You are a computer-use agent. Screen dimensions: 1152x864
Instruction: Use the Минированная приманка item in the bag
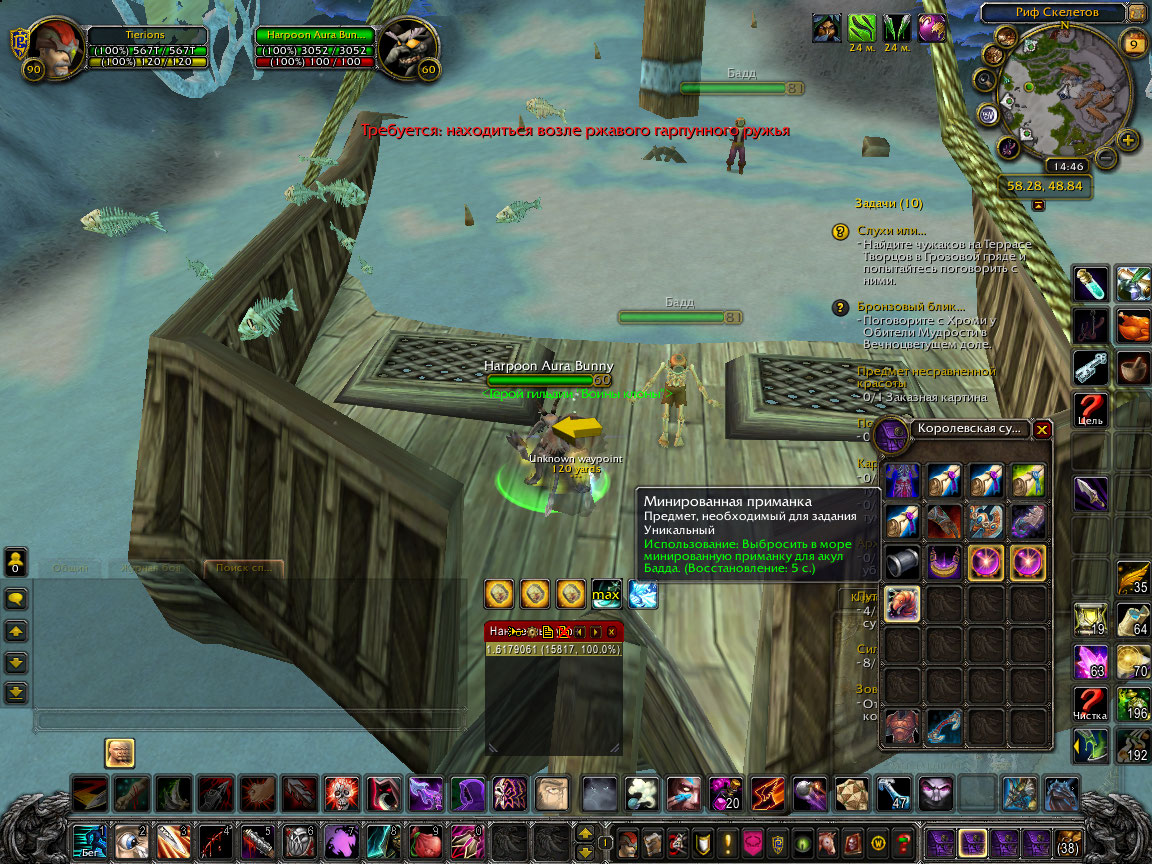[x=902, y=603]
